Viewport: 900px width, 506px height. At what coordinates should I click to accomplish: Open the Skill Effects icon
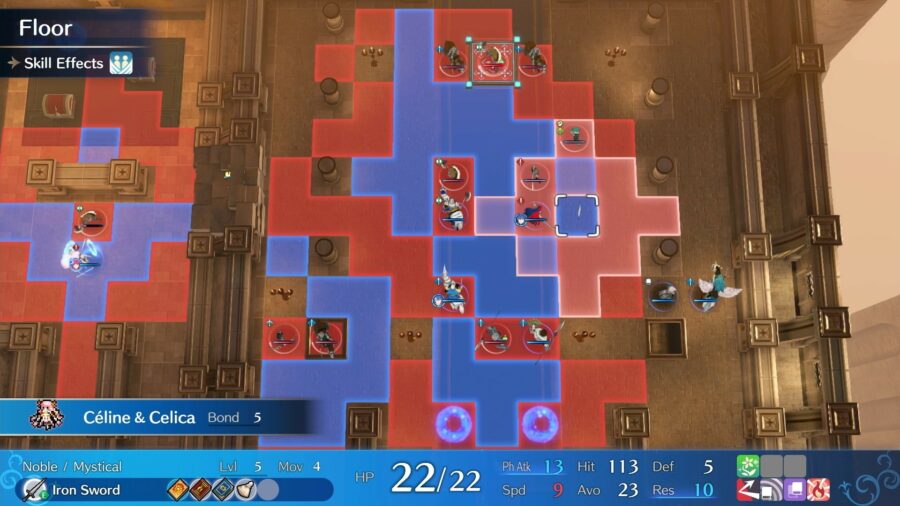[122, 63]
